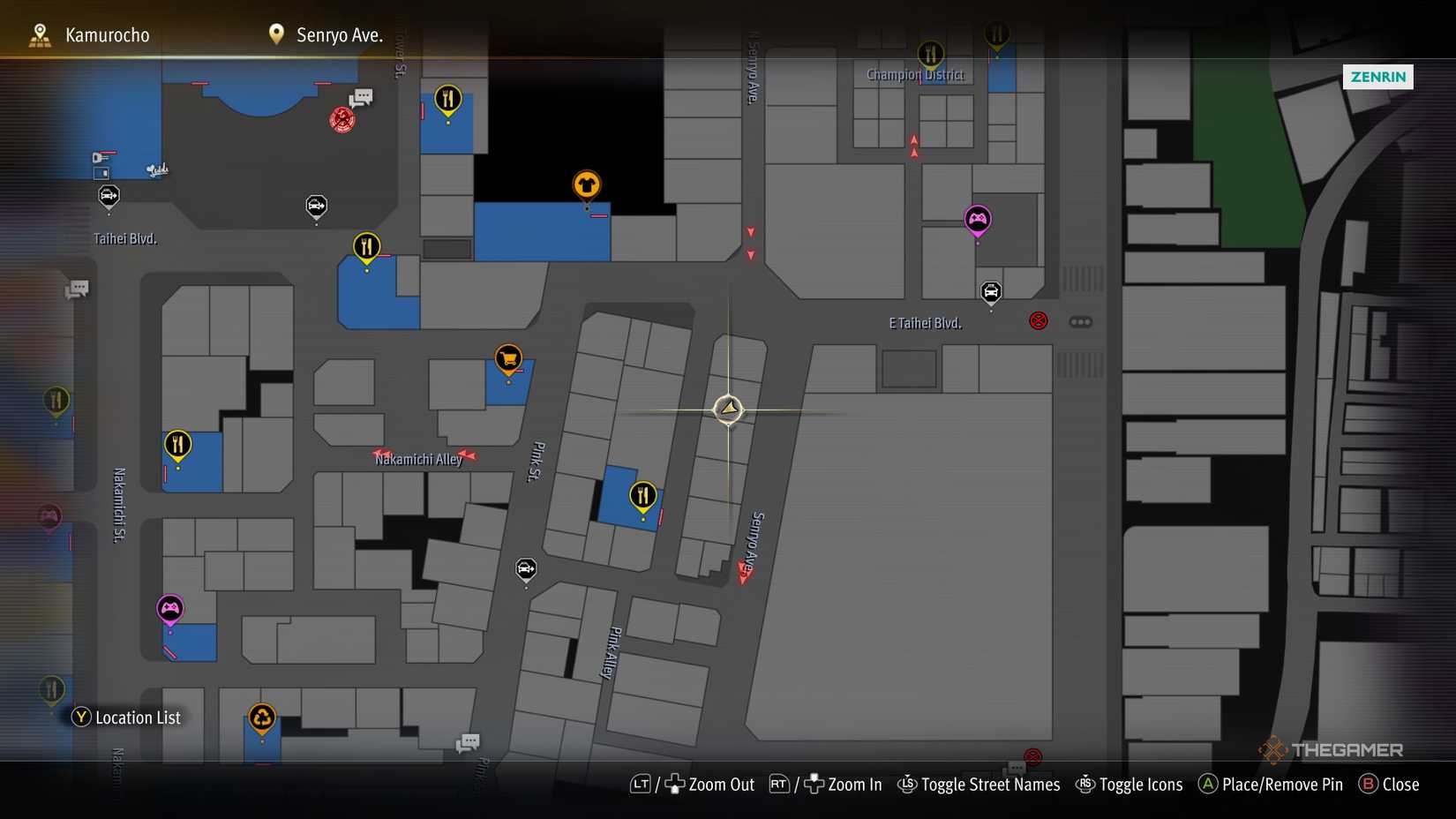
Task: Open the Location List
Action: point(126,717)
